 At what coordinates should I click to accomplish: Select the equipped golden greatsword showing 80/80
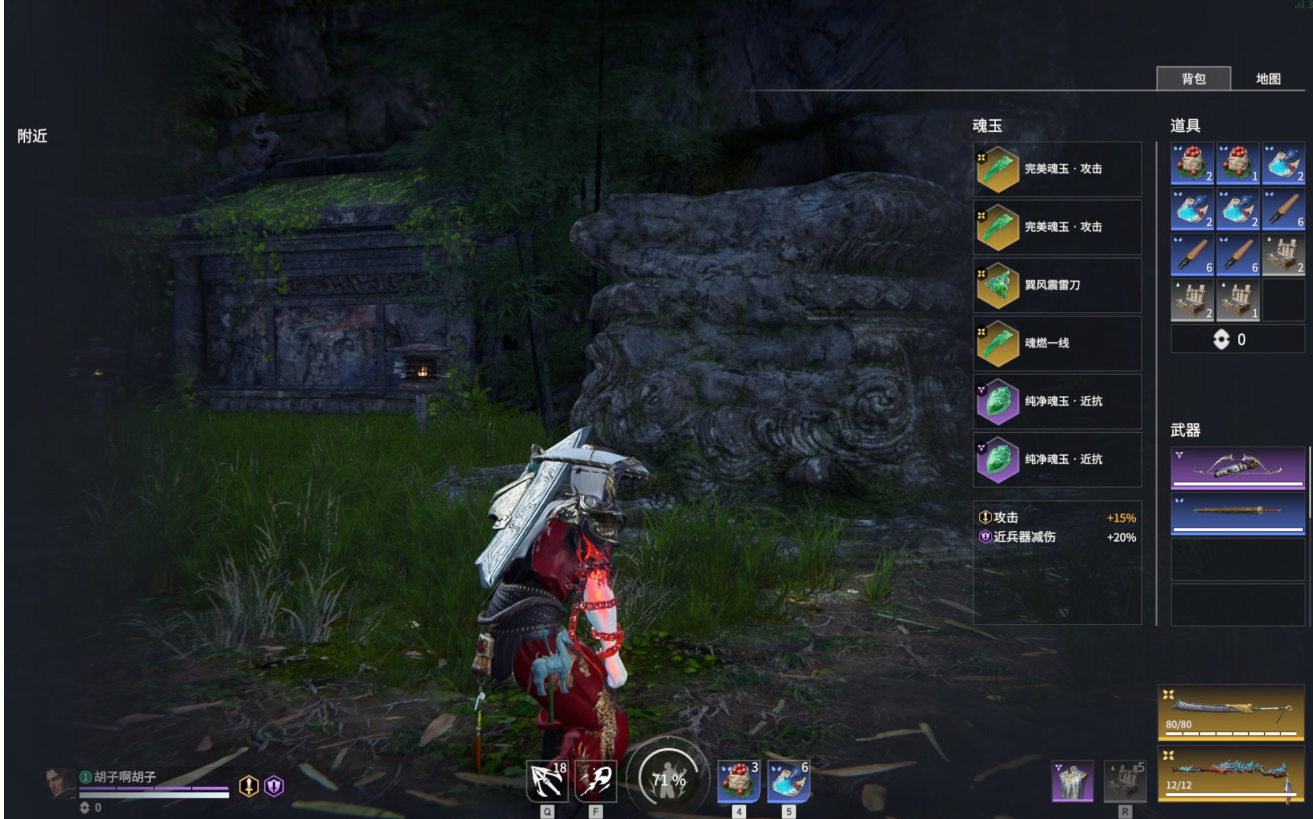click(1231, 712)
